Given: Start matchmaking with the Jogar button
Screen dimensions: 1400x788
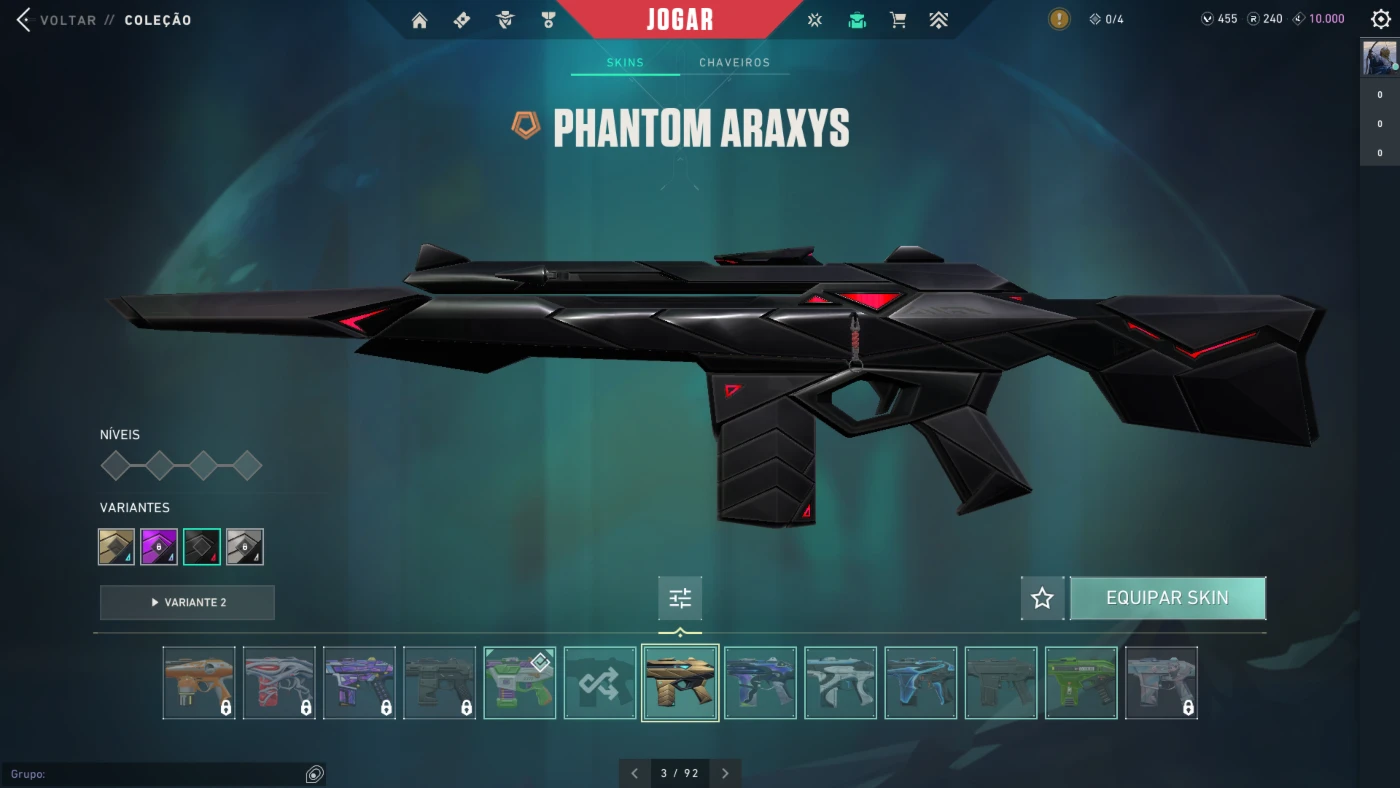Looking at the screenshot, I should (x=680, y=19).
